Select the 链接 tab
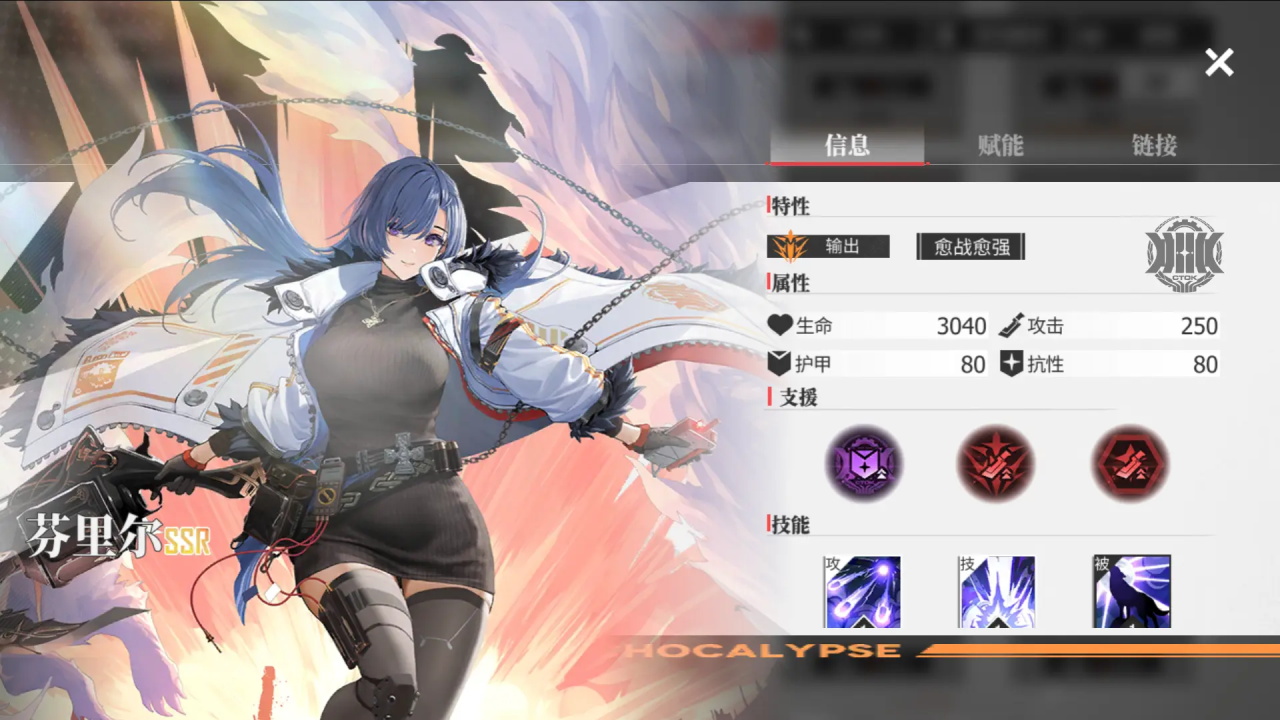Viewport: 1280px width, 720px height. click(x=1154, y=145)
